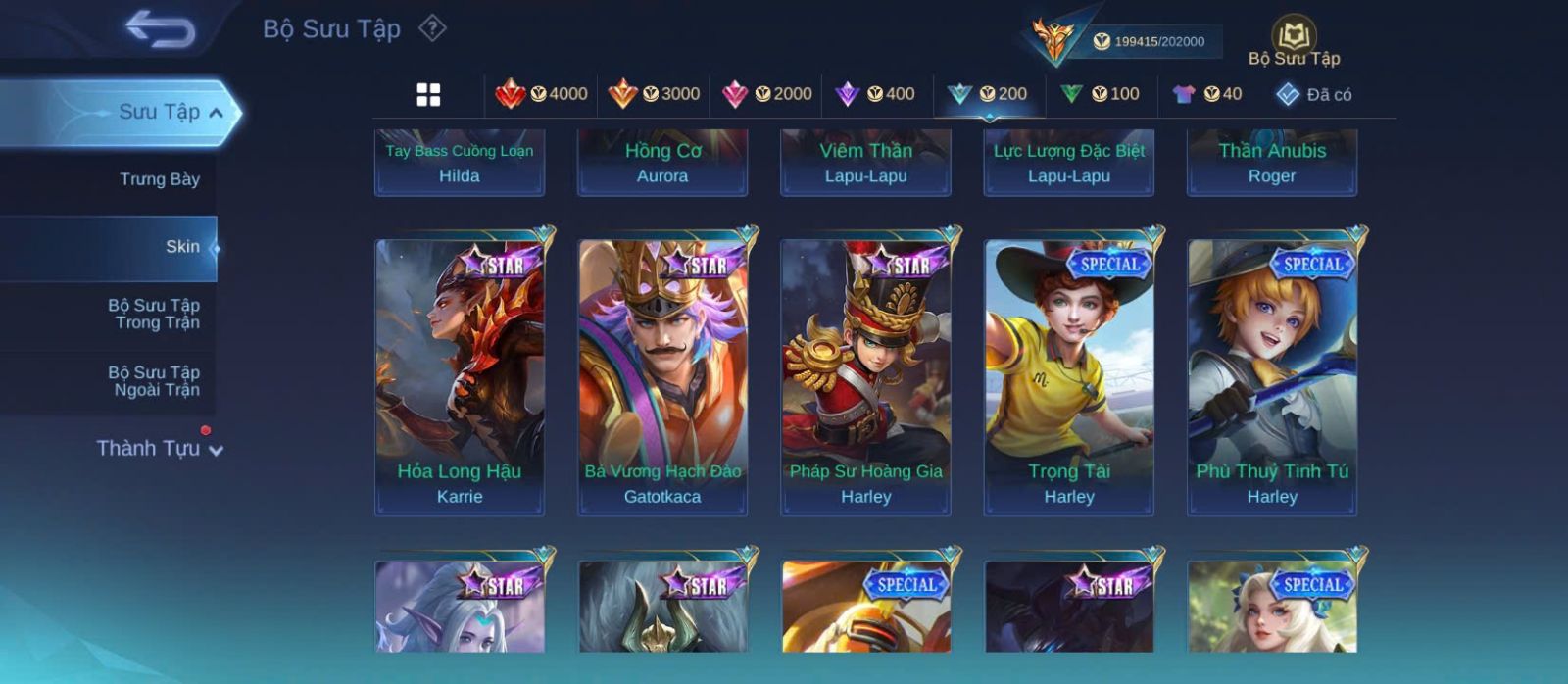Screen dimensions: 1568x684
Task: Filter skins by 4000 point tier
Action: point(542,94)
